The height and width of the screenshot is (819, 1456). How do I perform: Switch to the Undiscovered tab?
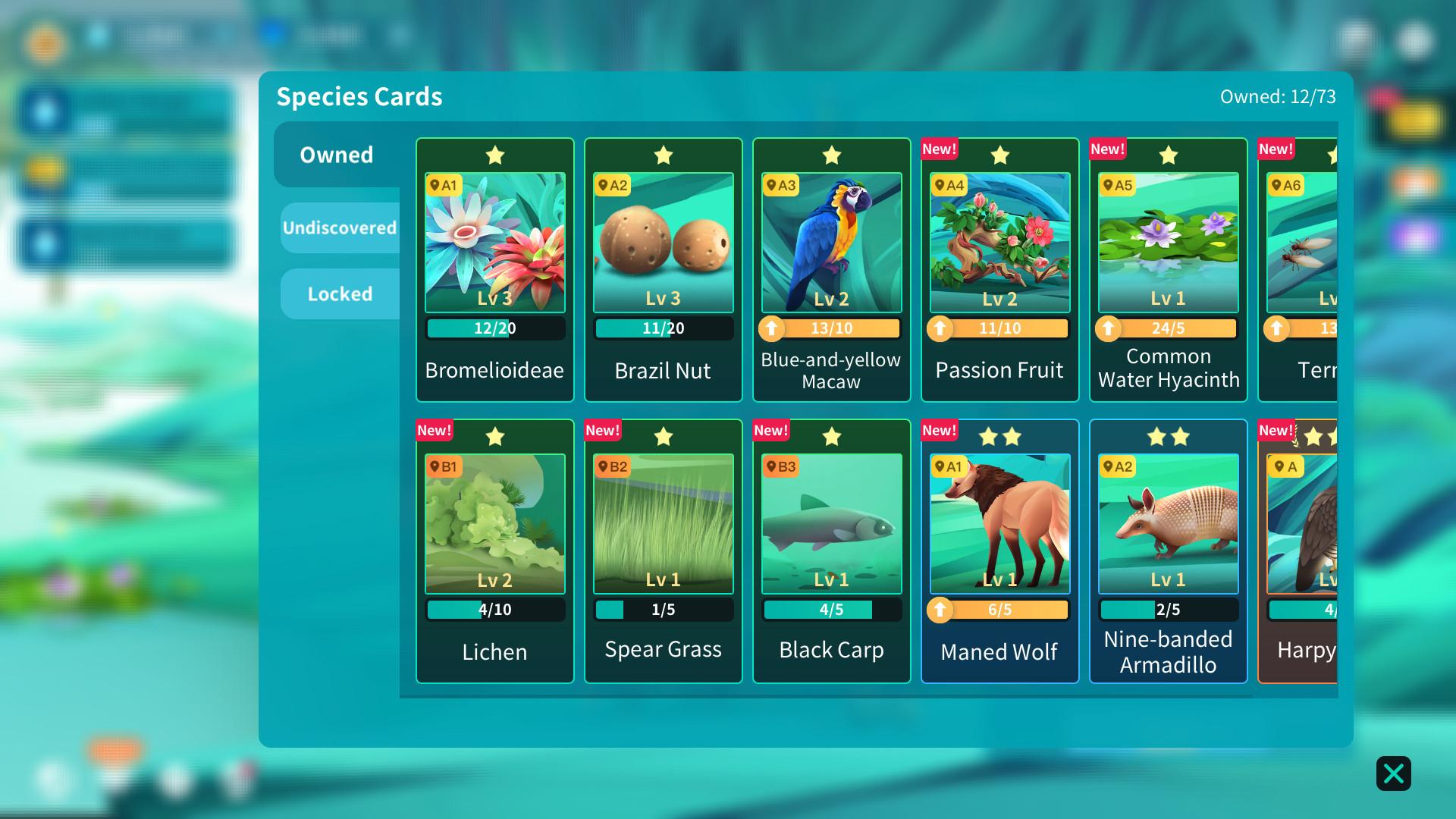click(339, 226)
